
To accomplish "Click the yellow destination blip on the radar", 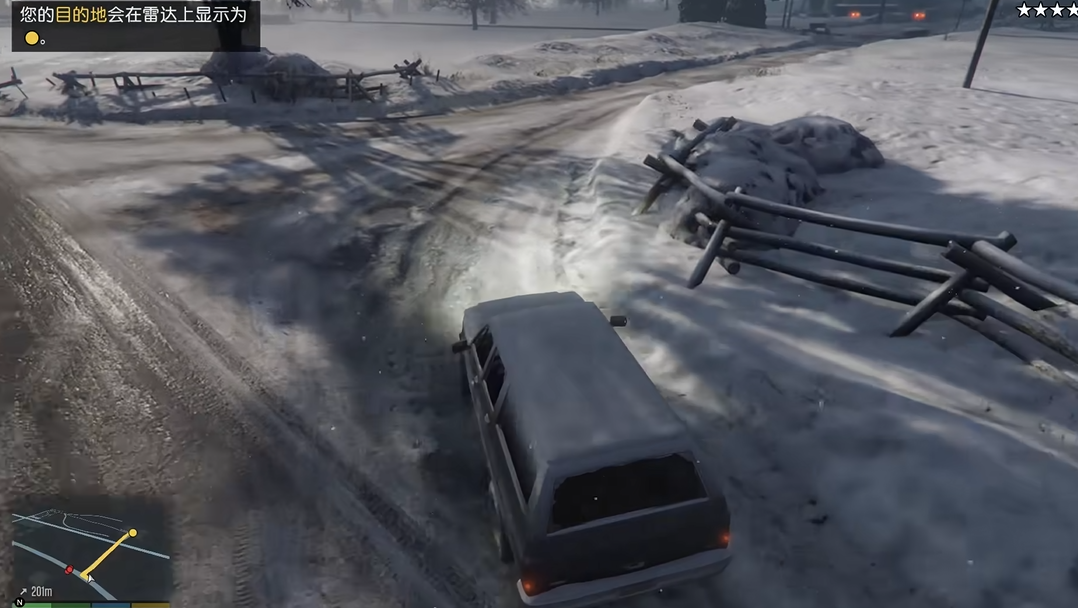I will (x=132, y=533).
